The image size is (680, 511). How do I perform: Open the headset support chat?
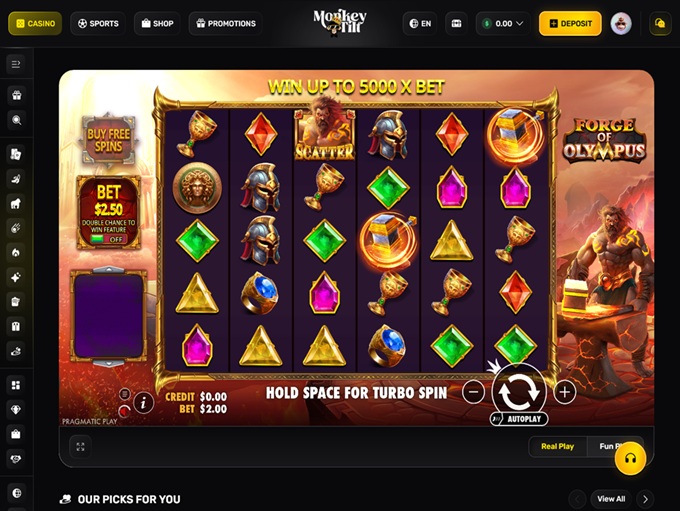pyautogui.click(x=630, y=457)
